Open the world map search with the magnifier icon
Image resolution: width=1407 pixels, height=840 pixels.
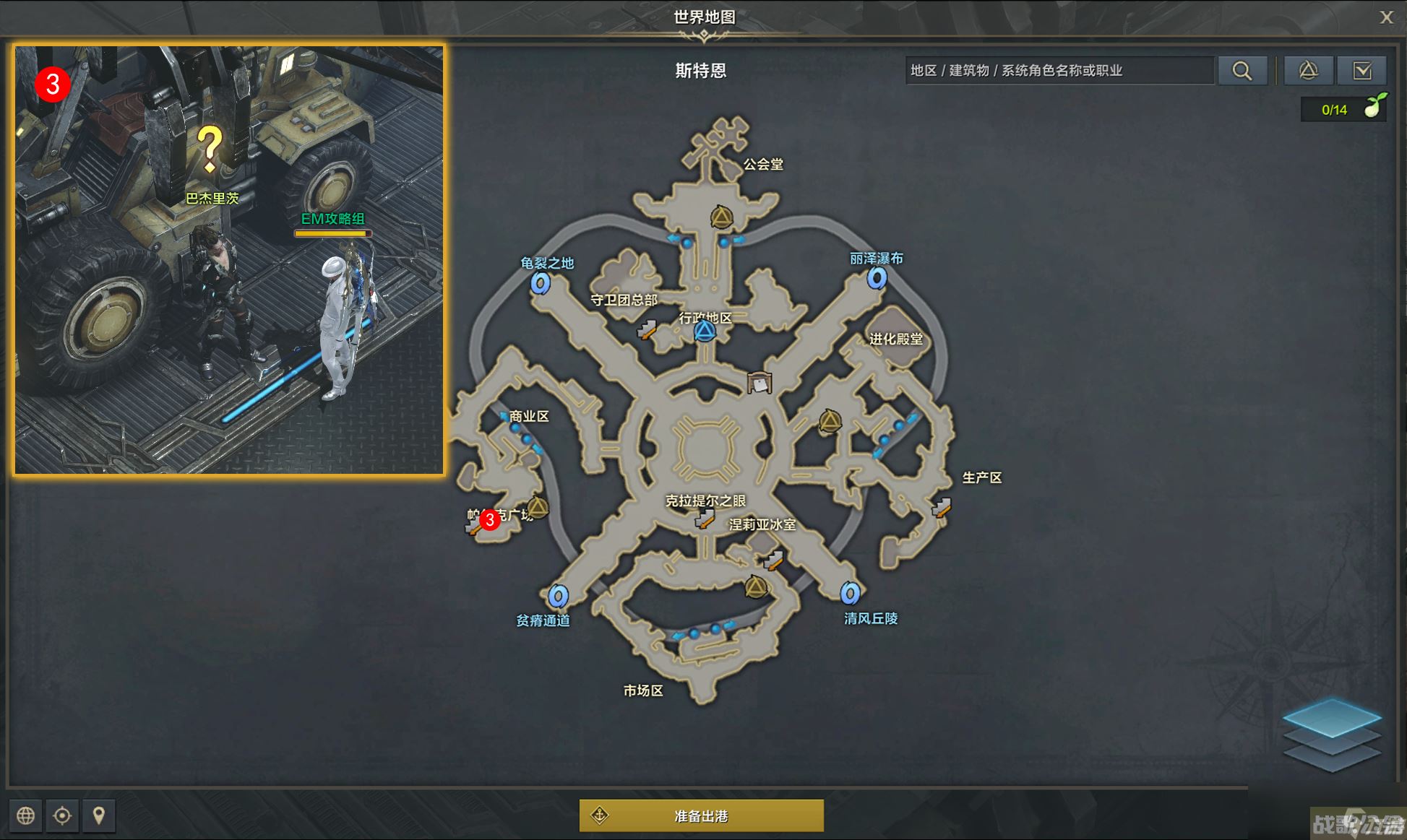click(x=1243, y=70)
